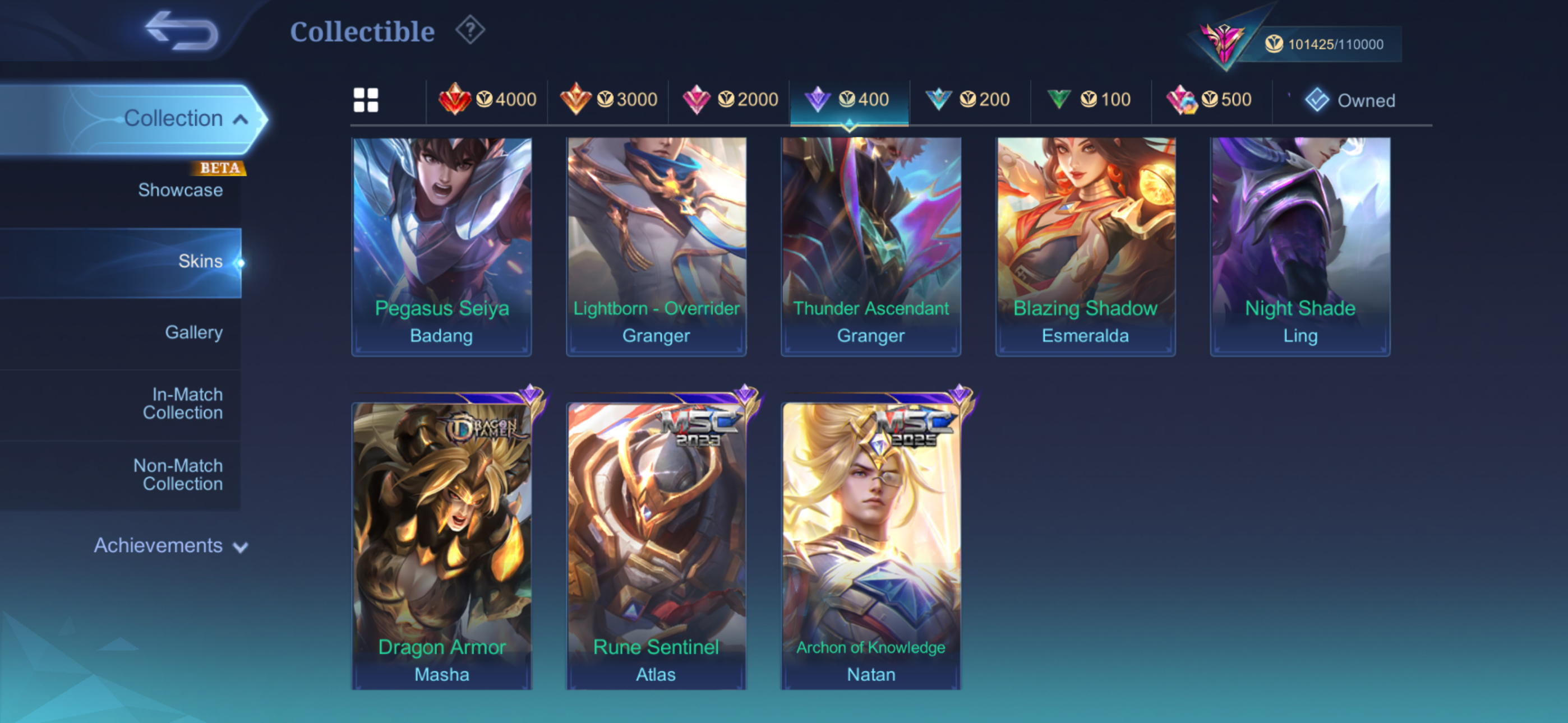Viewport: 1568px width, 723px height.
Task: Select the 2000 point tier tab
Action: [729, 99]
